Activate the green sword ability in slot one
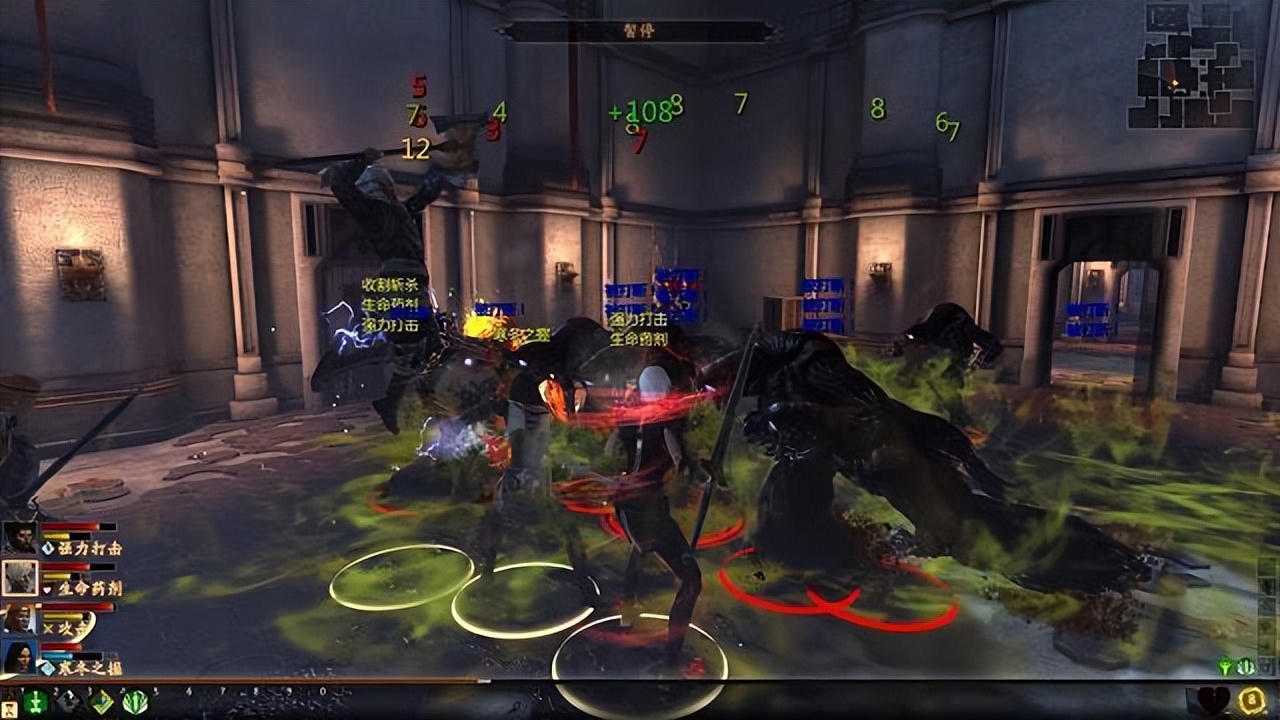 35,701
